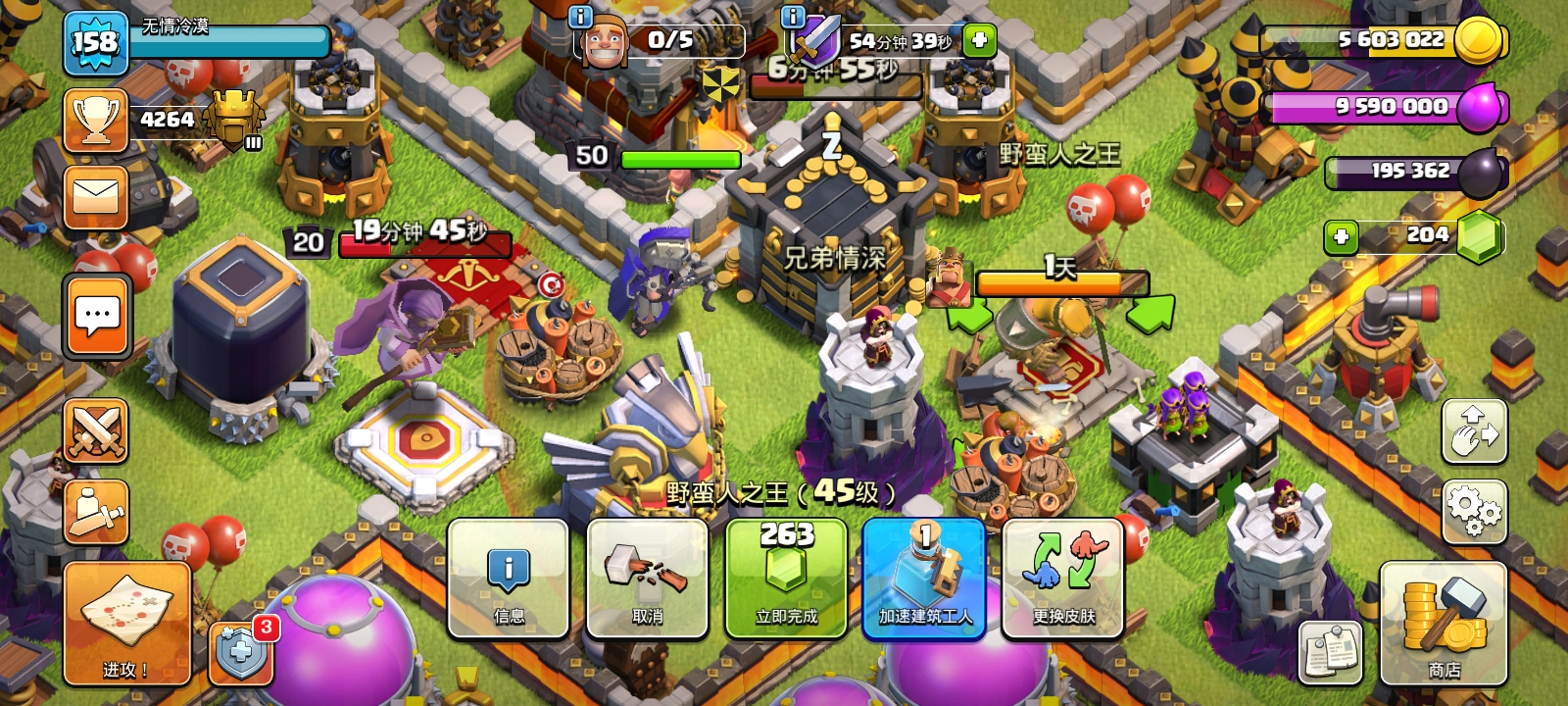Open the button with figure and arrows icon
Viewport: 1568px width, 706px height.
click(1474, 431)
